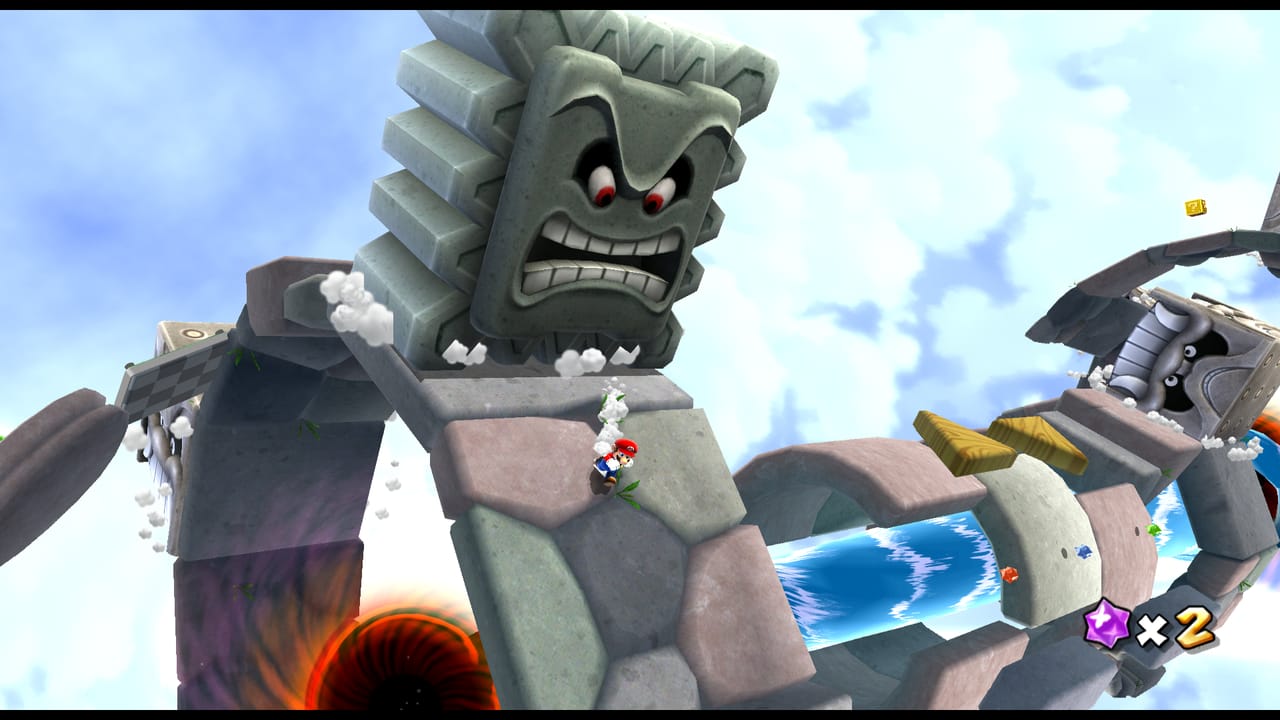1280x720 pixels.
Task: Select the blue fish swimming by the glass tube
Action: [x=1083, y=551]
